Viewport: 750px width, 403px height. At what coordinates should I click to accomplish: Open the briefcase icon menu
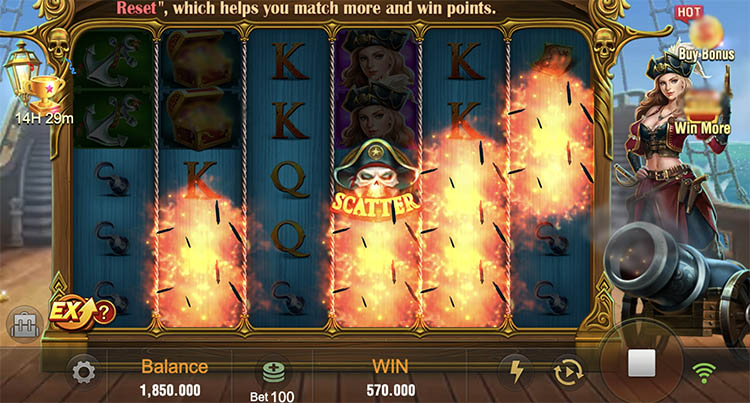click(23, 323)
